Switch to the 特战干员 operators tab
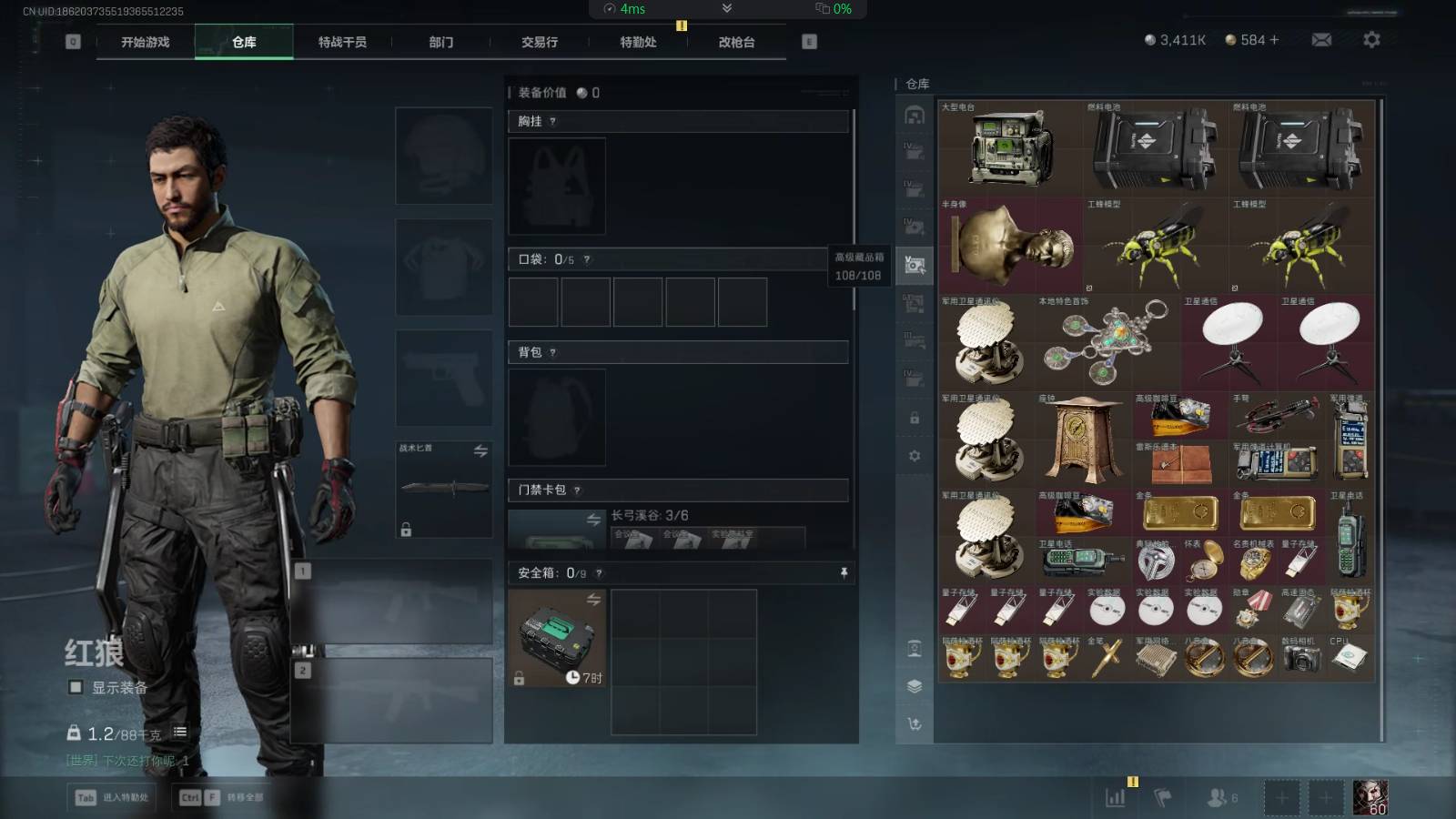 point(342,42)
